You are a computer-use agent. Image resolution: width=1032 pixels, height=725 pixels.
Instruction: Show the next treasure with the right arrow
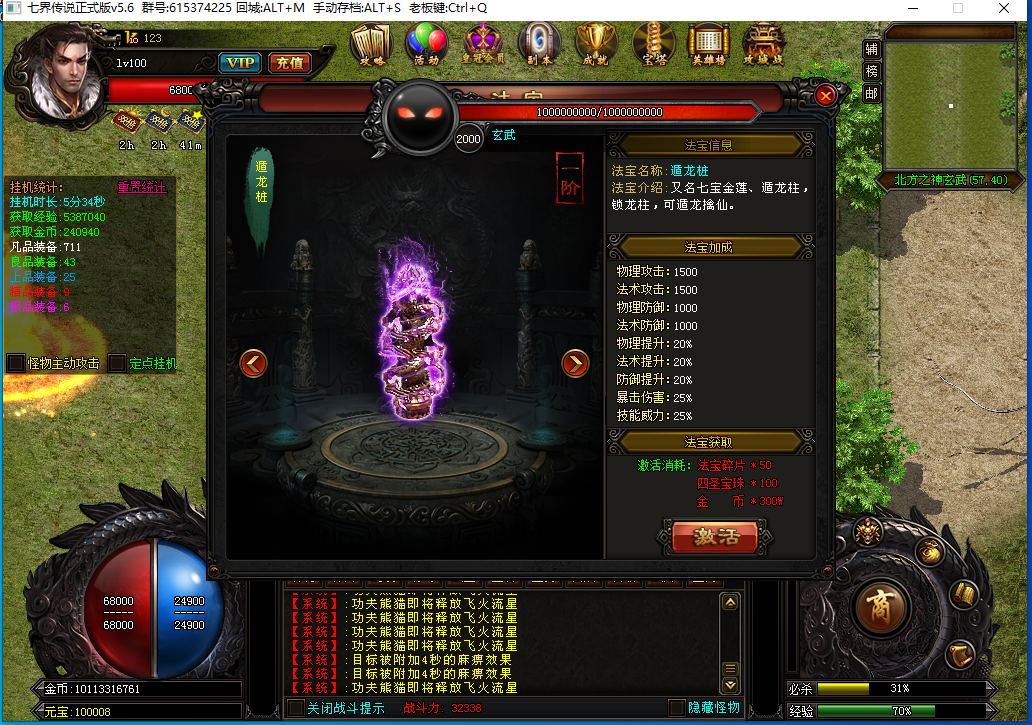pyautogui.click(x=575, y=363)
